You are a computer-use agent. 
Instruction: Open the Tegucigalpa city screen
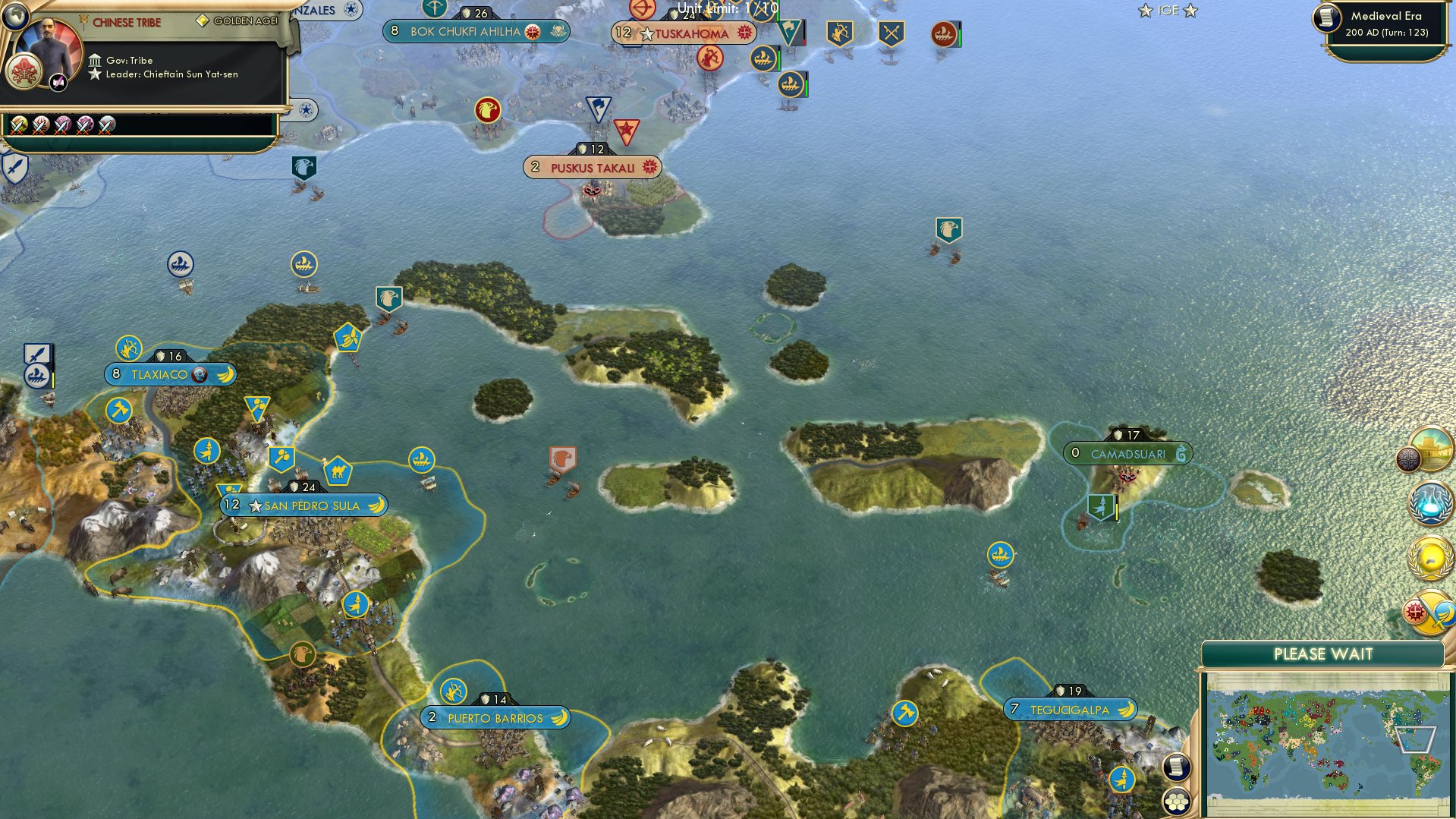click(1068, 709)
